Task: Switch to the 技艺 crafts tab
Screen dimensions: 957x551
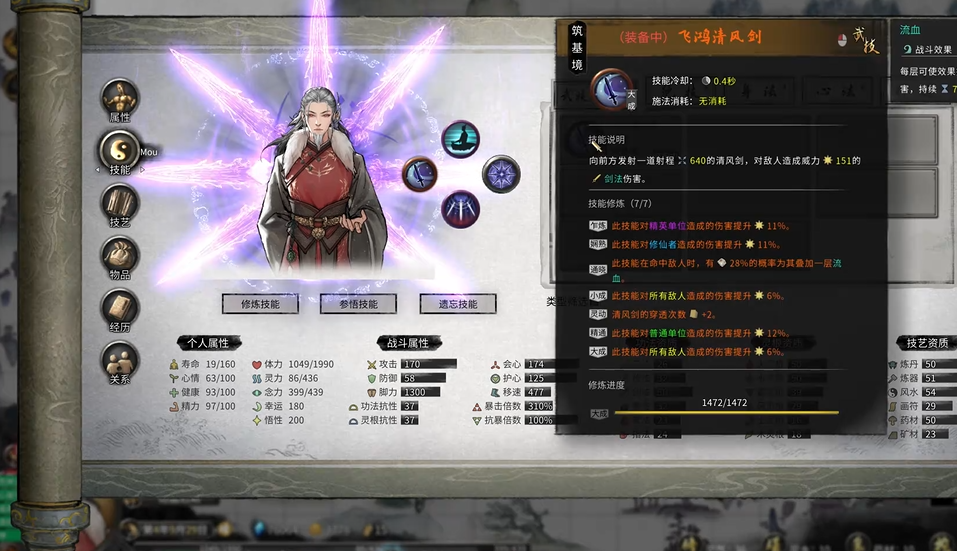Action: point(120,204)
